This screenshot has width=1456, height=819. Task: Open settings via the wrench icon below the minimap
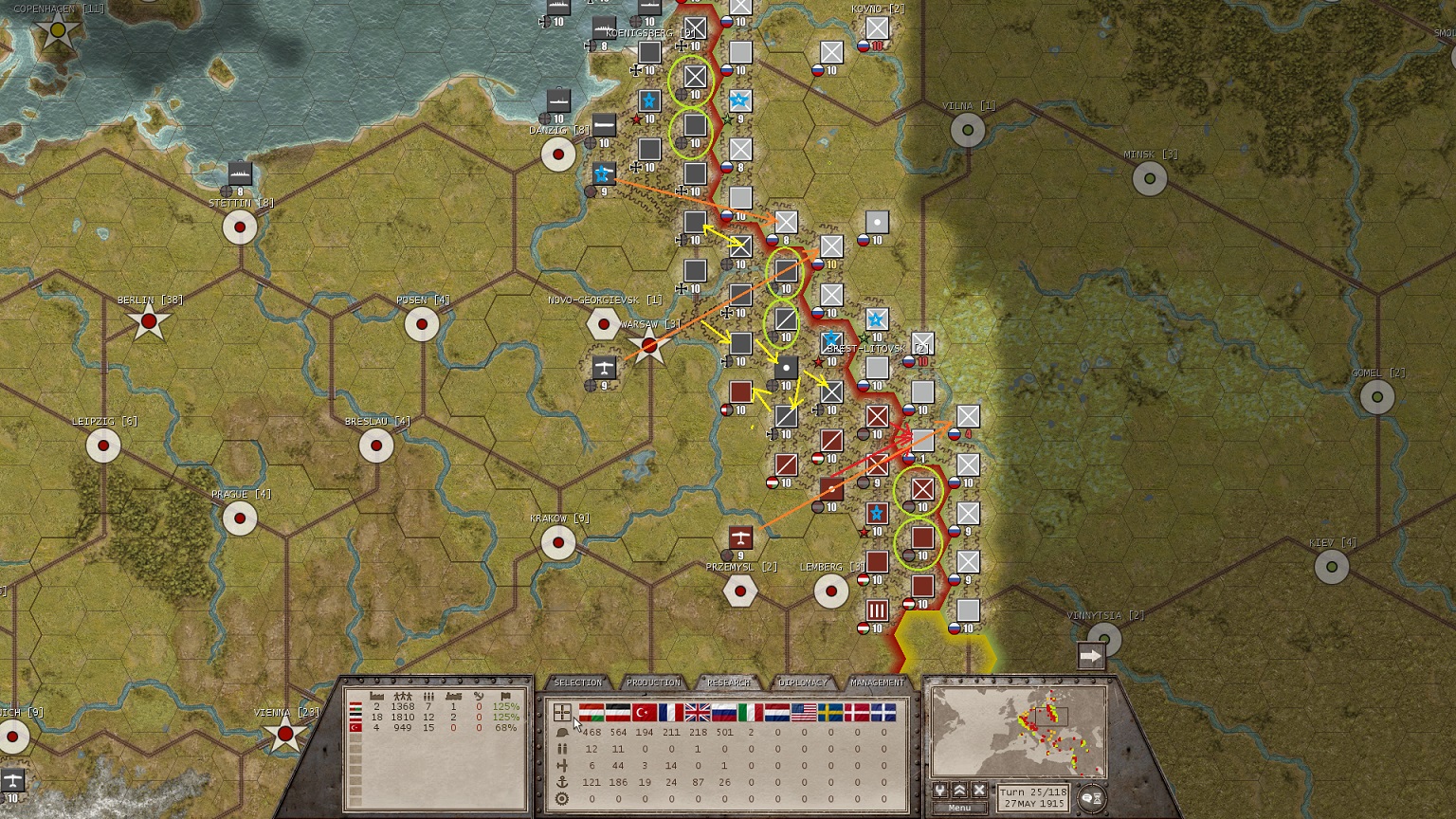[x=940, y=792]
